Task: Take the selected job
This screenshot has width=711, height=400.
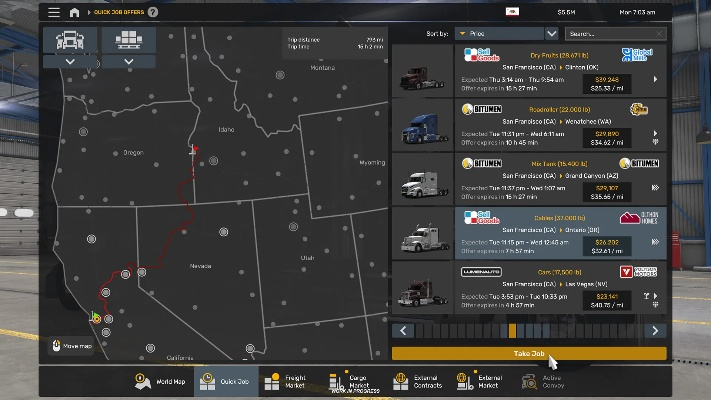Action: [528, 353]
